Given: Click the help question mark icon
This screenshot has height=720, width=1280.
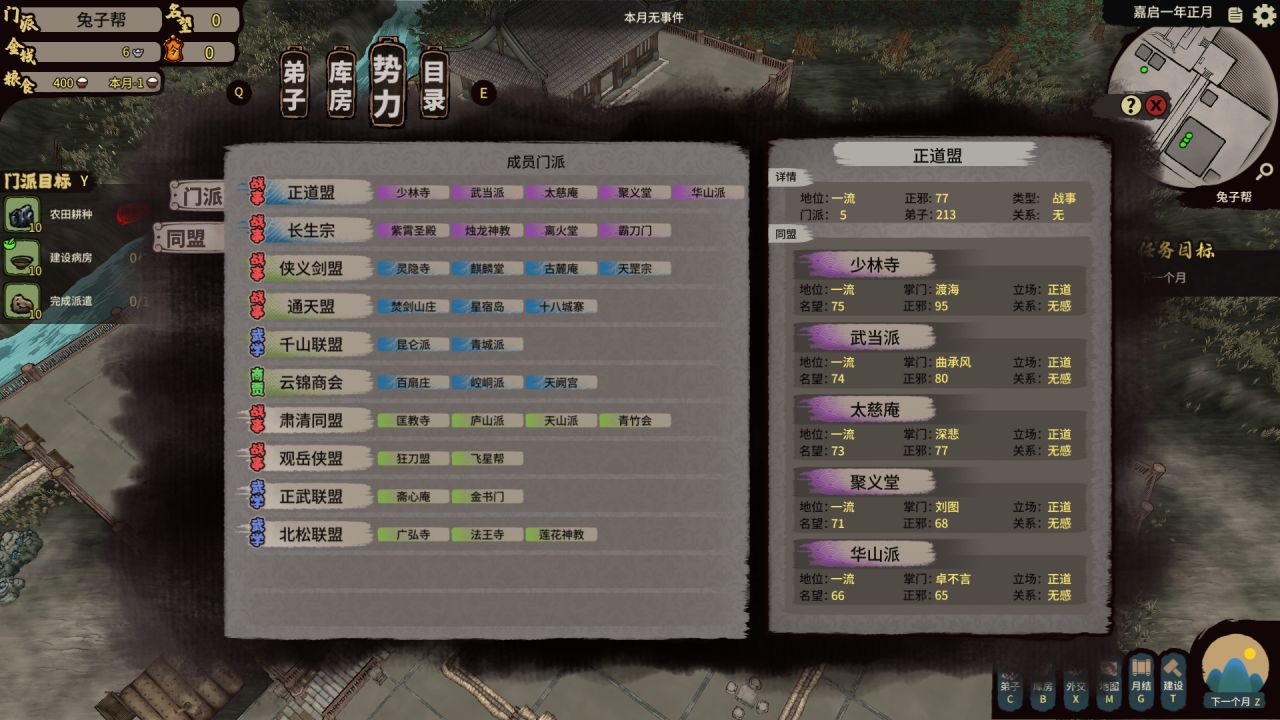Looking at the screenshot, I should tap(1131, 107).
